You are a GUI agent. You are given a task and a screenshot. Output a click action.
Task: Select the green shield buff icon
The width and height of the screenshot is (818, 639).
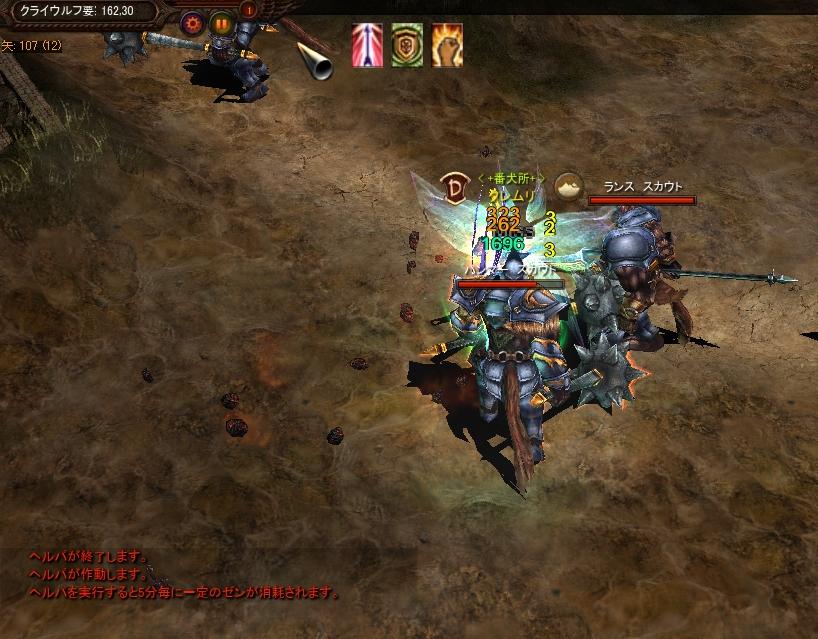pyautogui.click(x=407, y=45)
